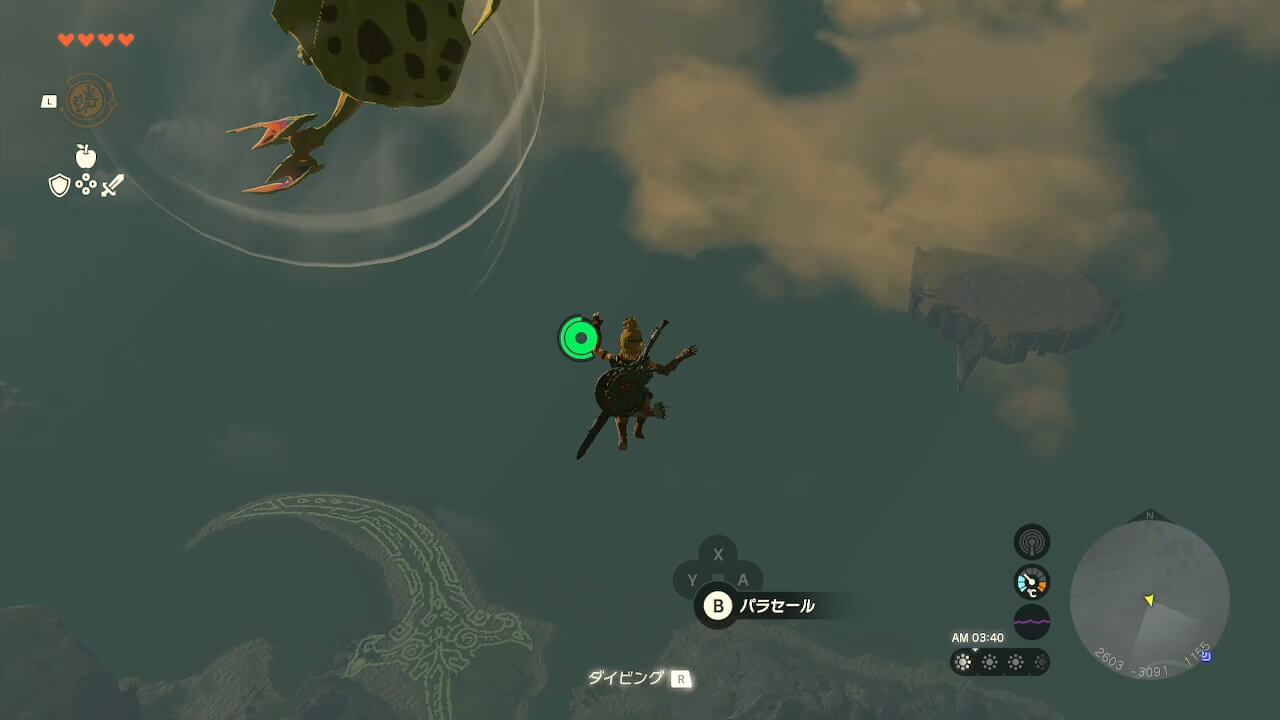Screen dimensions: 1280x720
Task: Check the temperature gauge icon
Action: click(x=1031, y=582)
